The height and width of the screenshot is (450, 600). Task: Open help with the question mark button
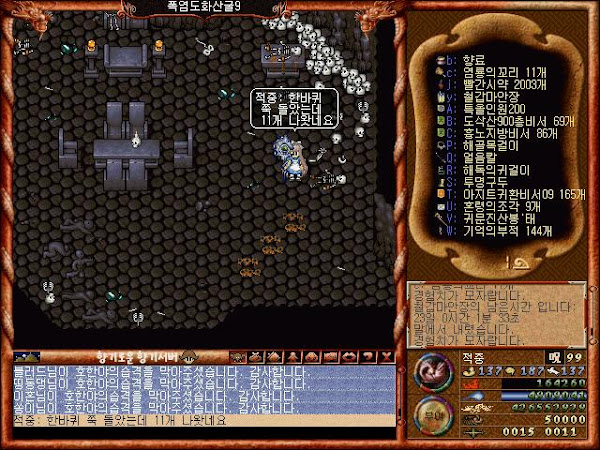pos(366,357)
